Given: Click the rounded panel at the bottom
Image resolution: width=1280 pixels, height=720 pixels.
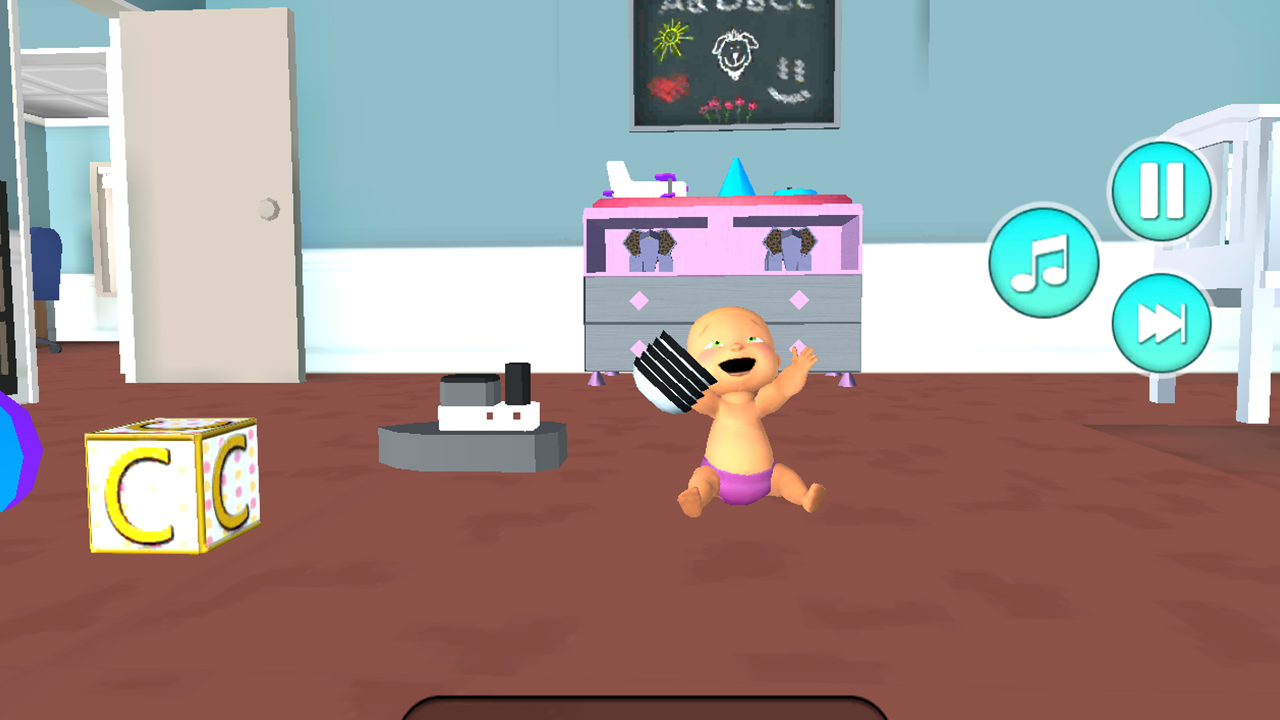Looking at the screenshot, I should click(640, 713).
